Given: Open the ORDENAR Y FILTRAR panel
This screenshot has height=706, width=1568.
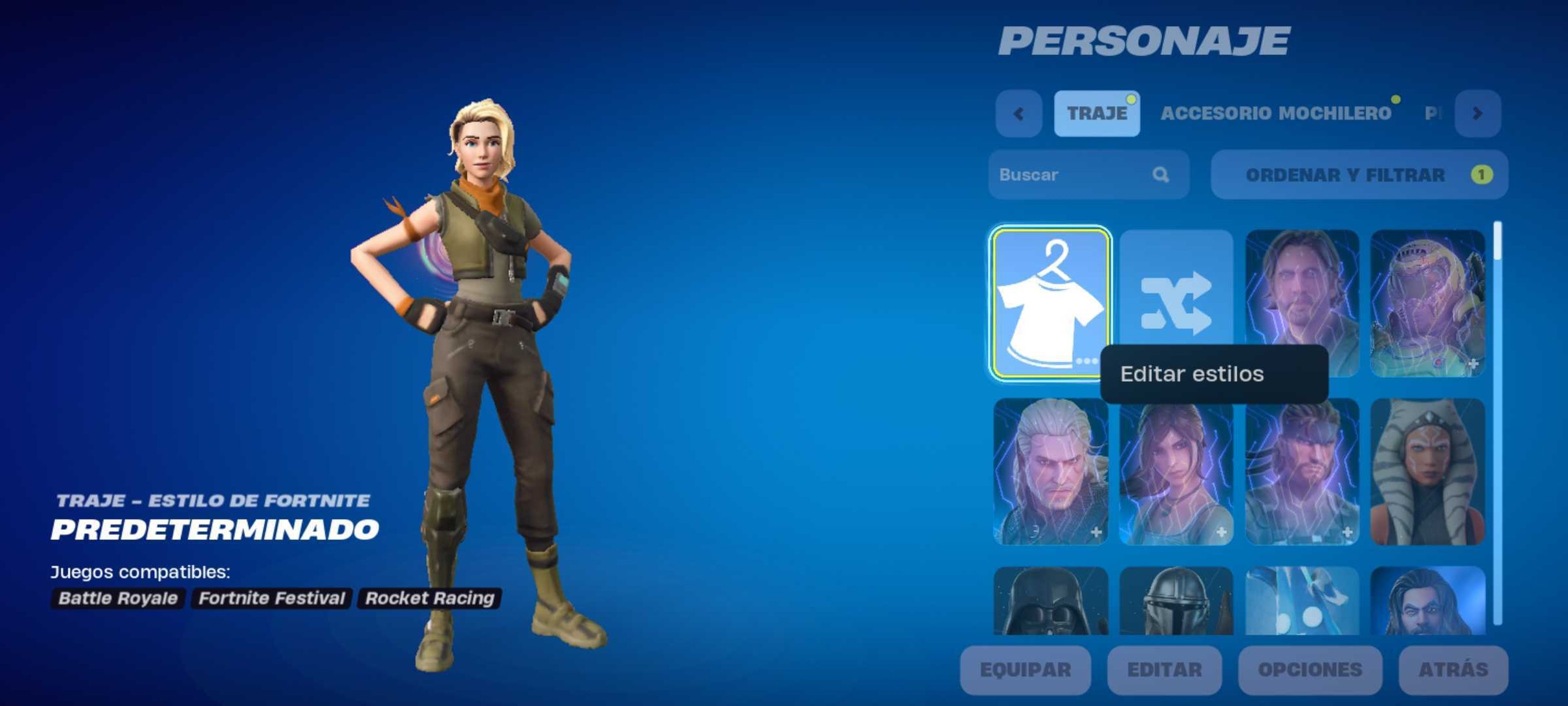Looking at the screenshot, I should coord(1356,175).
